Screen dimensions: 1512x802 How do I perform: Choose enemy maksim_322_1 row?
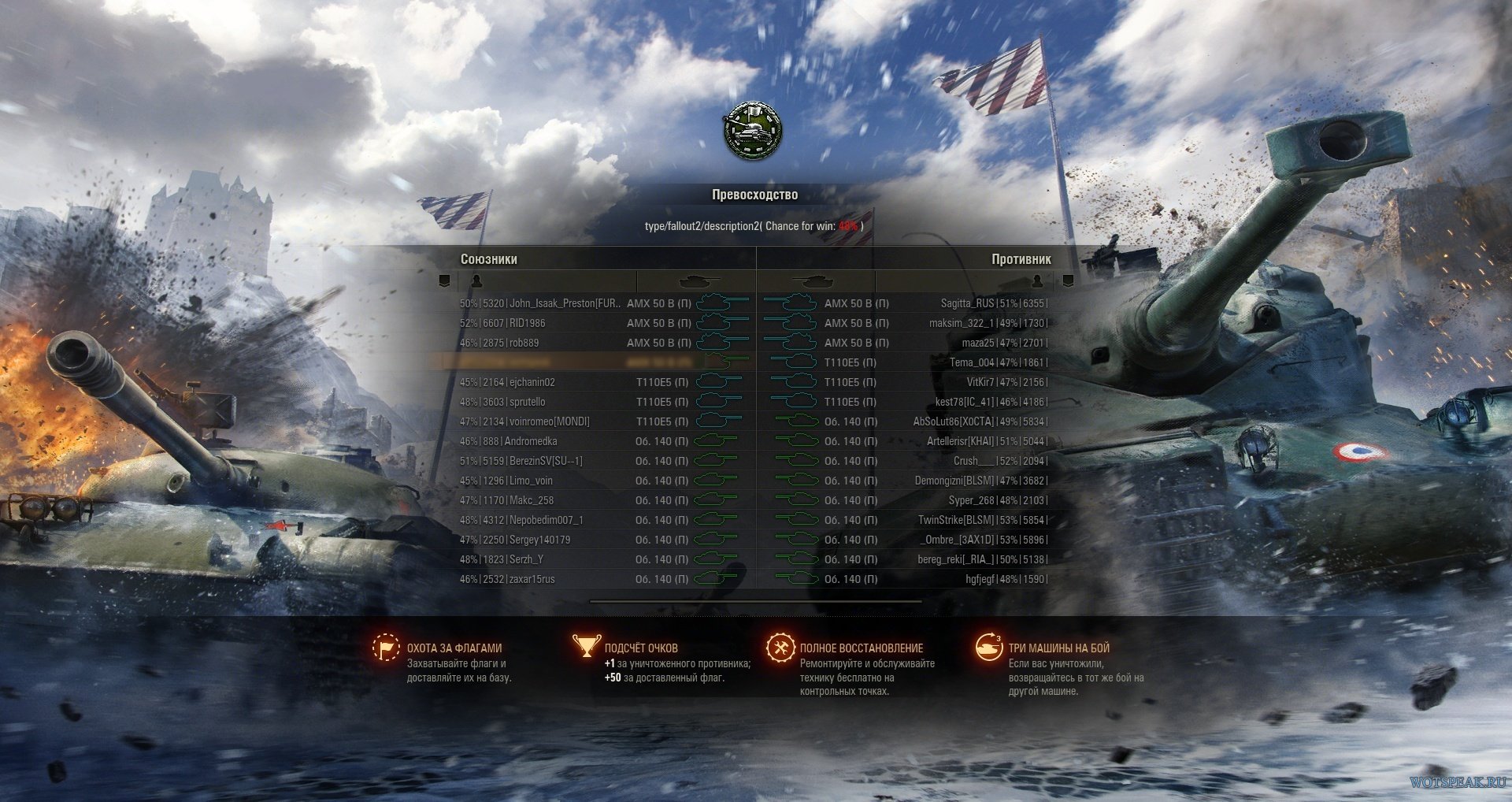click(962, 323)
